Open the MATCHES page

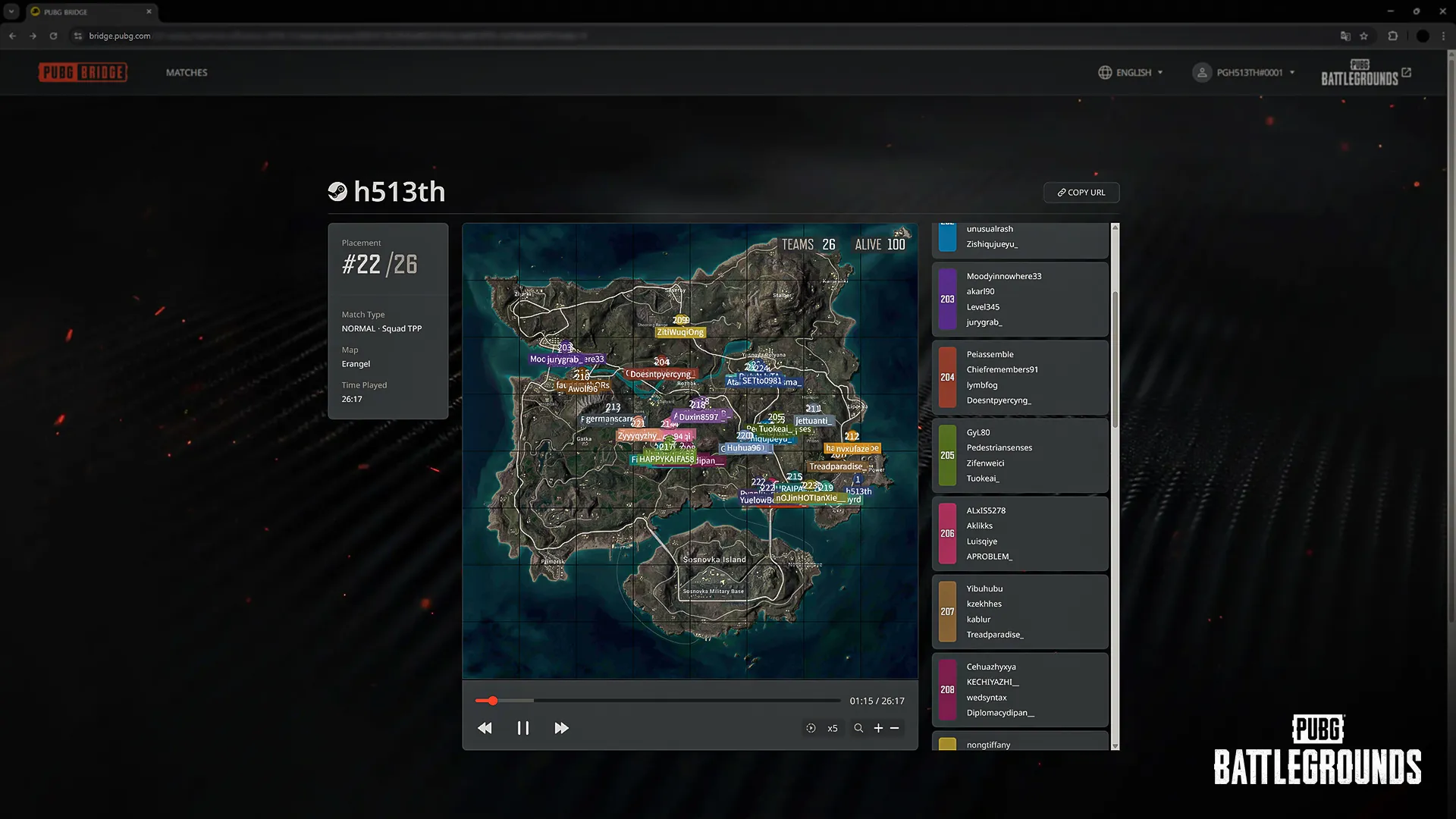click(x=187, y=73)
